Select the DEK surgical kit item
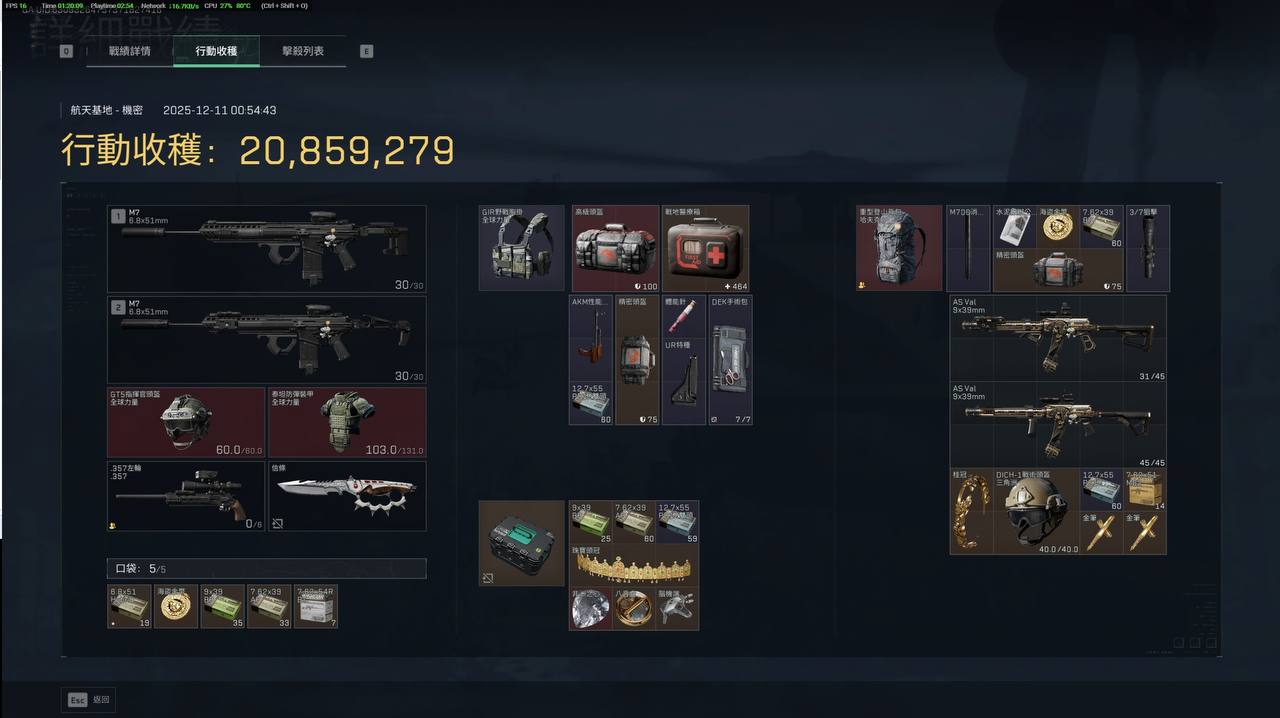 730,359
